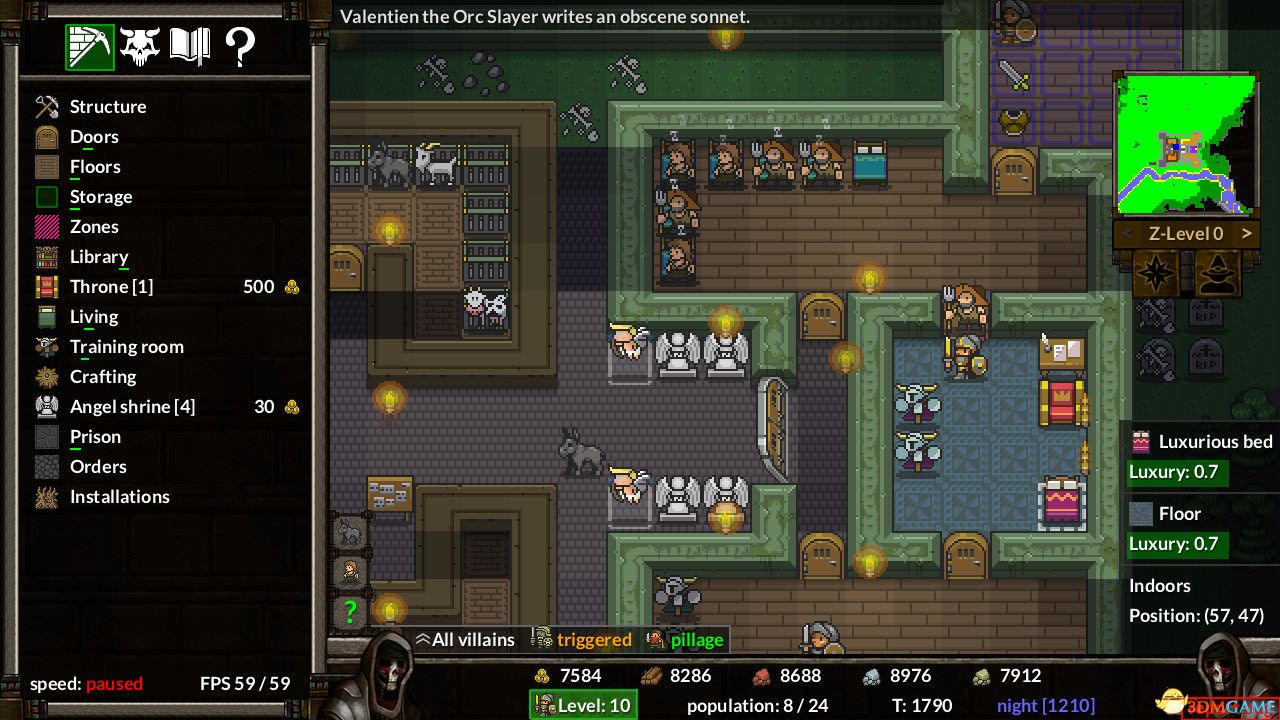
Task: Choose Library furniture category
Action: tap(98, 257)
